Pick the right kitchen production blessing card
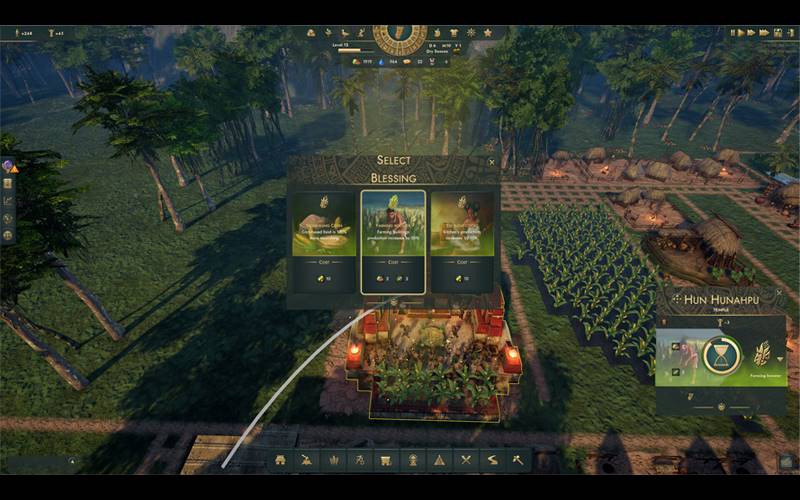This screenshot has height=500, width=800. click(x=462, y=241)
